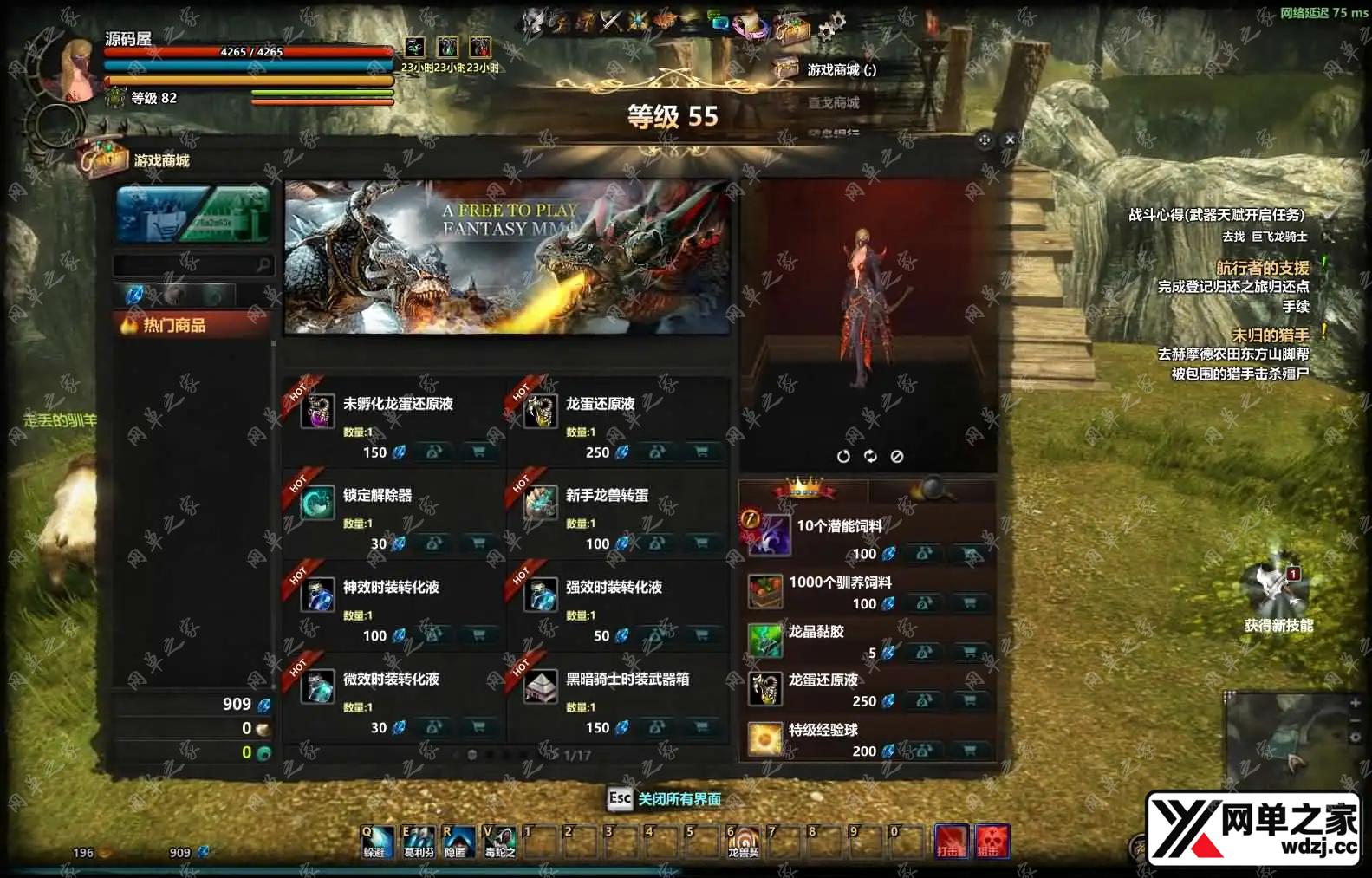Click the promotional dragon banner

507,257
